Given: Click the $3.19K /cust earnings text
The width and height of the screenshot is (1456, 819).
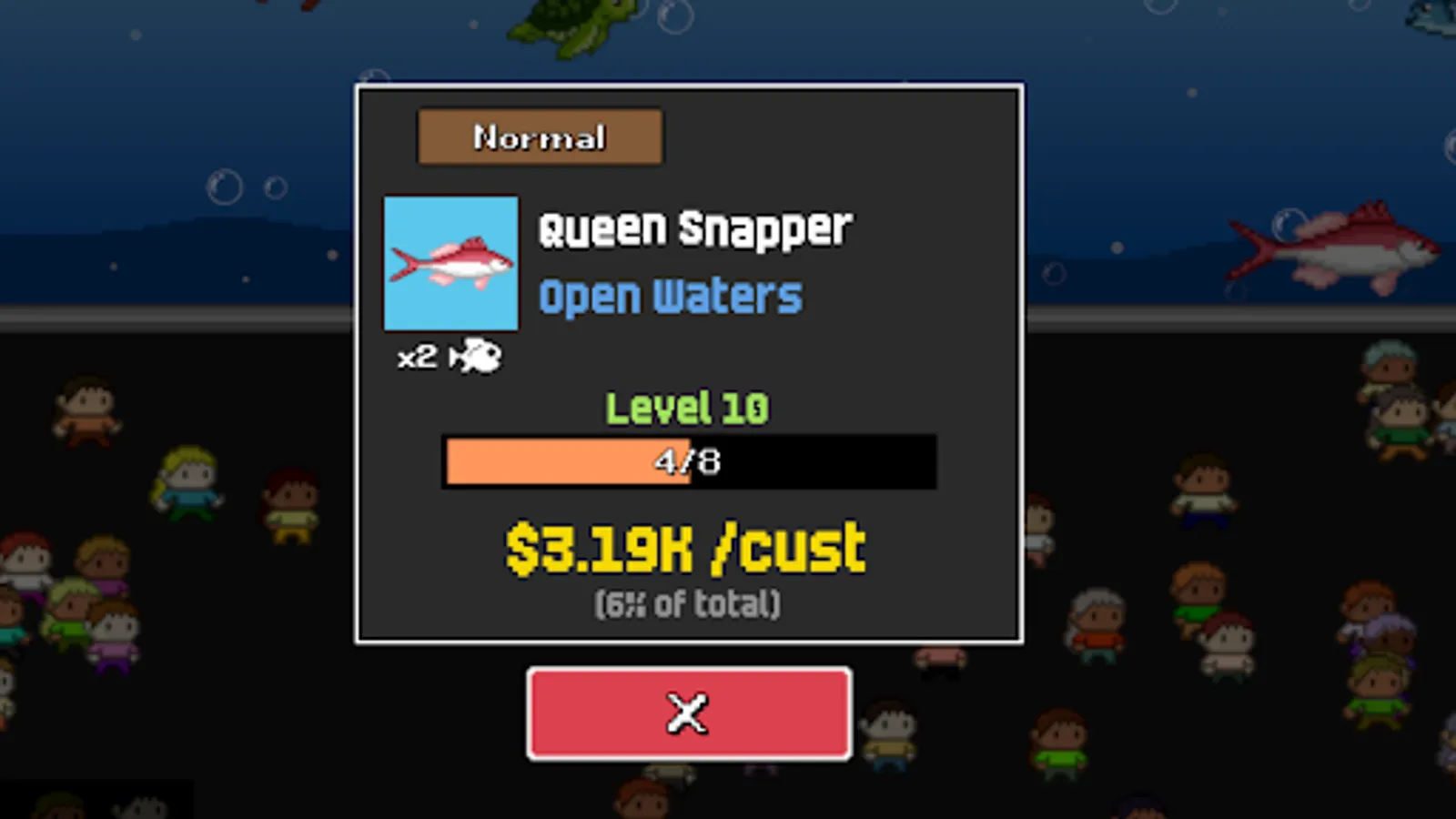Looking at the screenshot, I should (x=685, y=547).
